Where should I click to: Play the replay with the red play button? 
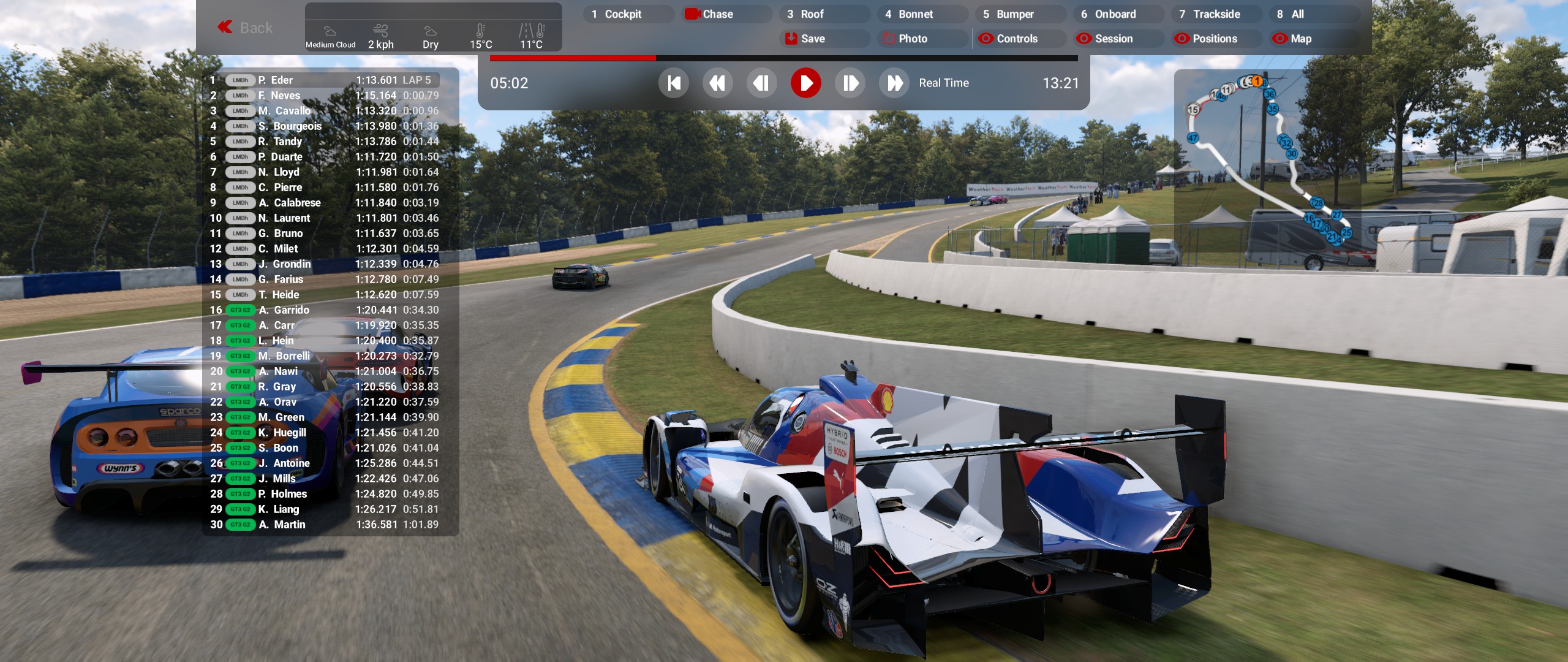click(805, 83)
